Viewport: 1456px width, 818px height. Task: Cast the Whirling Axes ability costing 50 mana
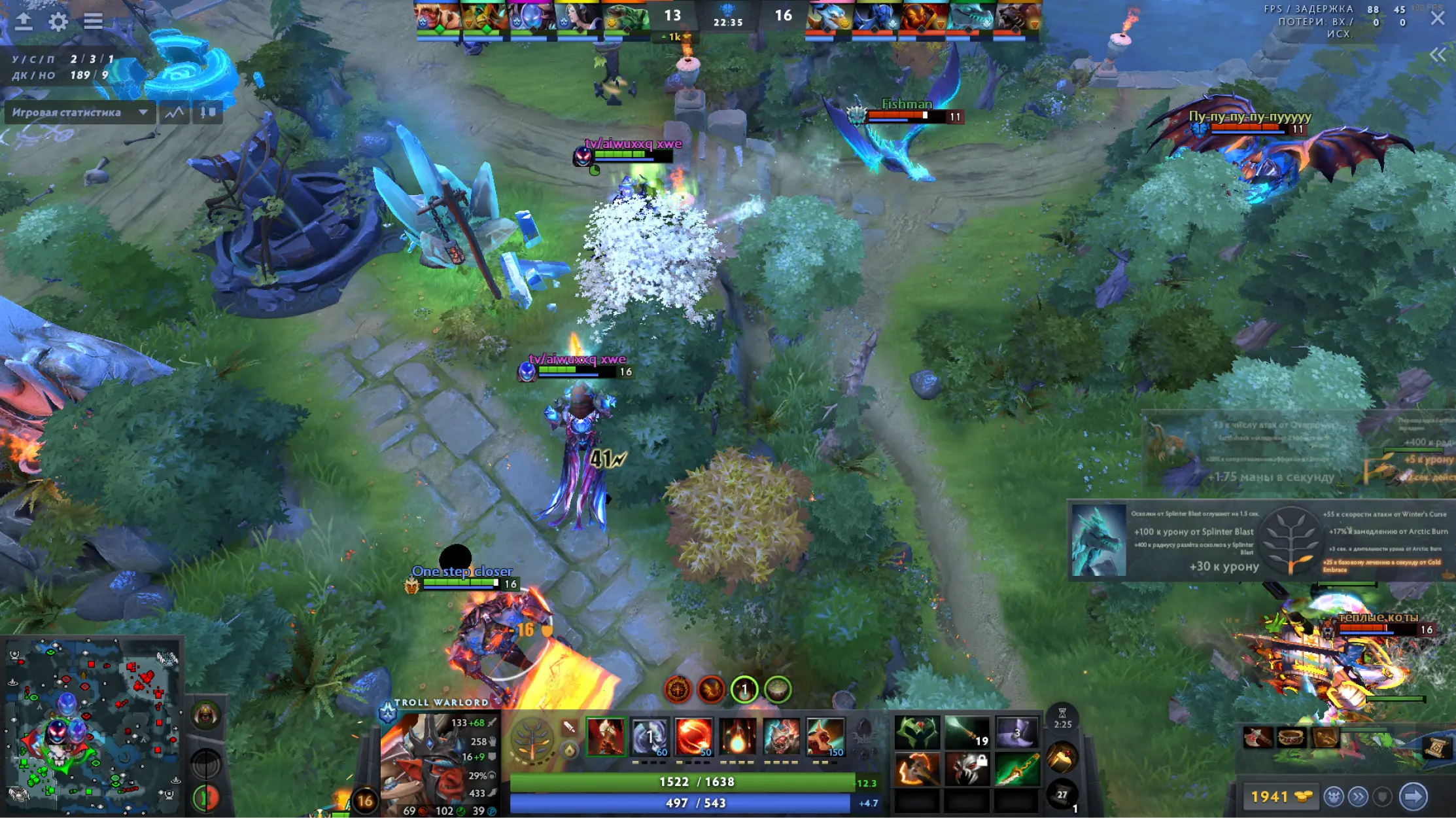[693, 738]
